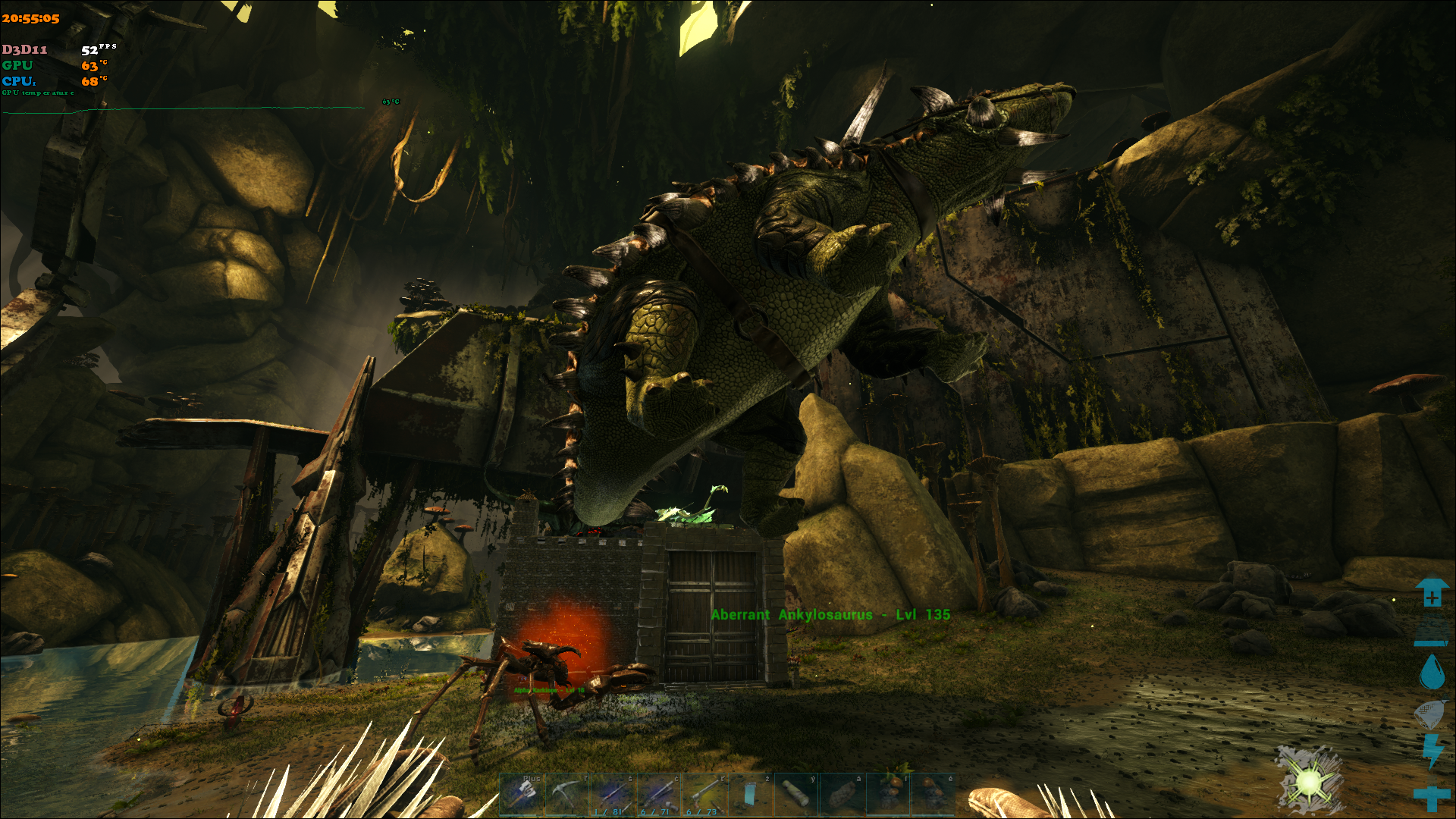Choose the weapon slot showing 6 / 71

click(x=658, y=795)
